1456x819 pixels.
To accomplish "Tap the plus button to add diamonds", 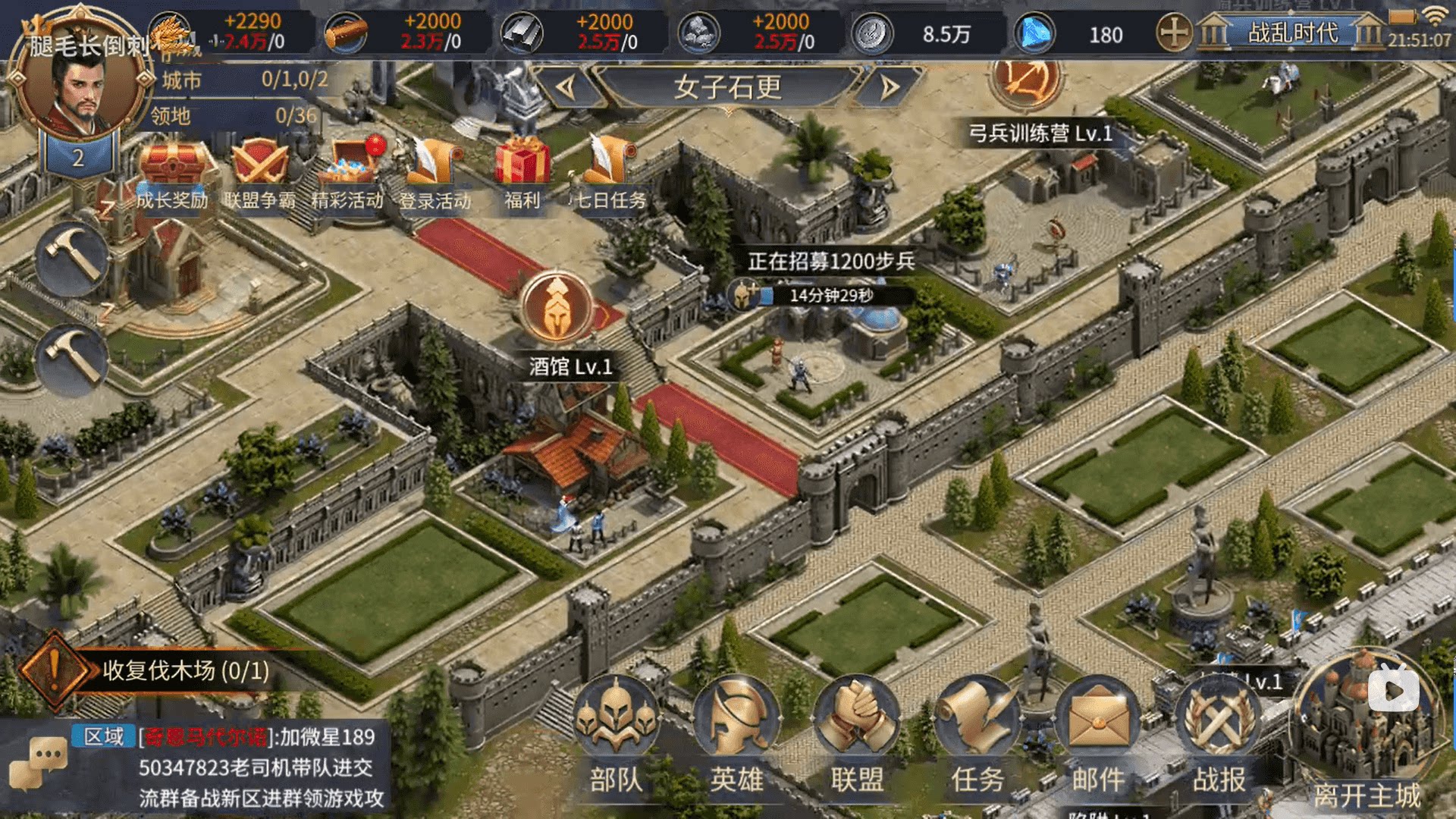I will pyautogui.click(x=1173, y=34).
